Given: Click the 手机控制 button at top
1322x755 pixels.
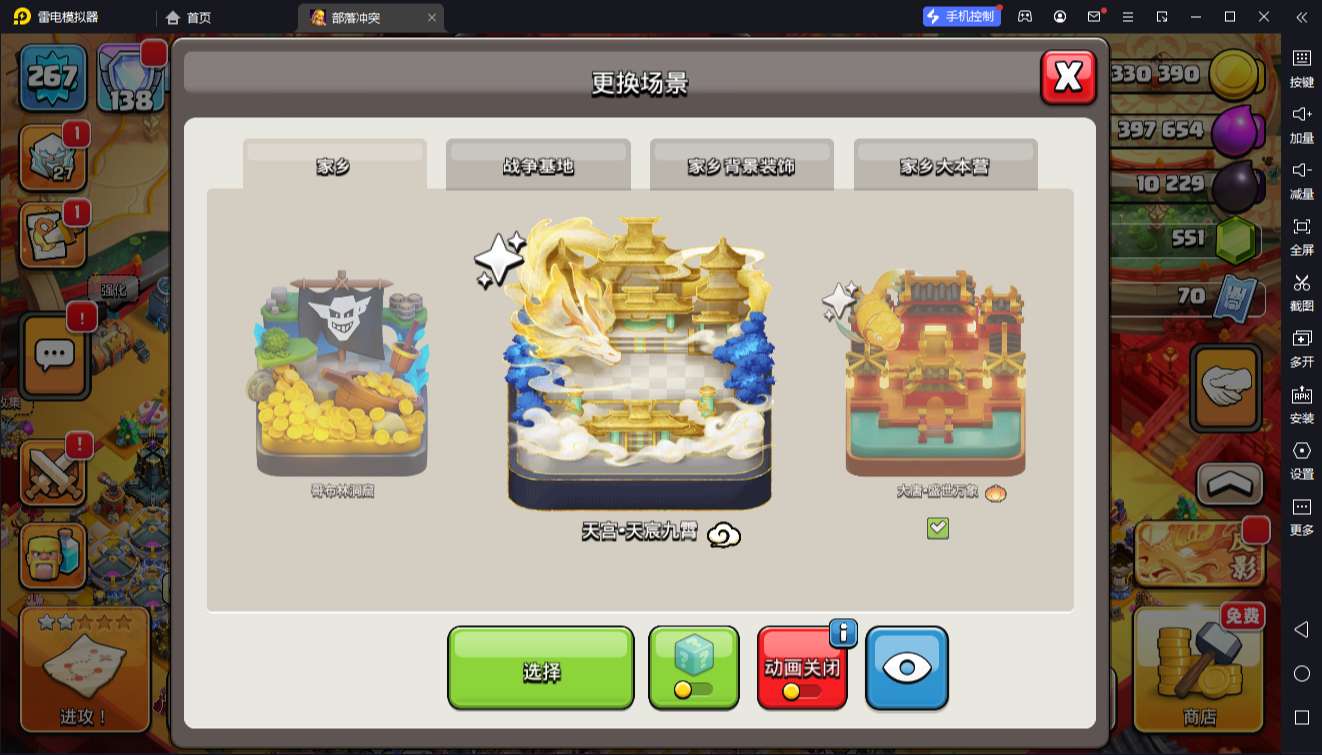Looking at the screenshot, I should (961, 15).
